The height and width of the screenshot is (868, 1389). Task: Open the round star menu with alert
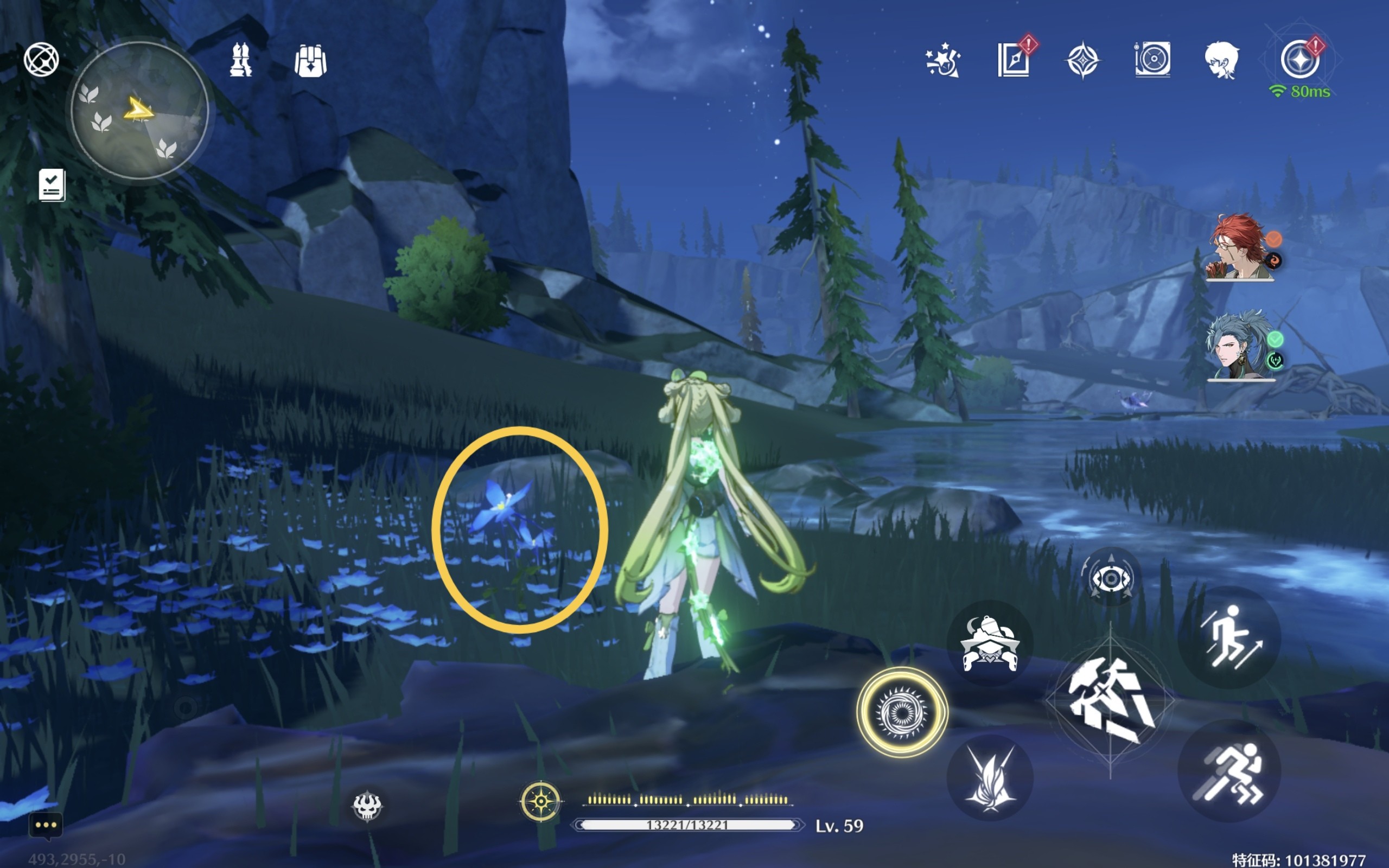coord(1300,60)
